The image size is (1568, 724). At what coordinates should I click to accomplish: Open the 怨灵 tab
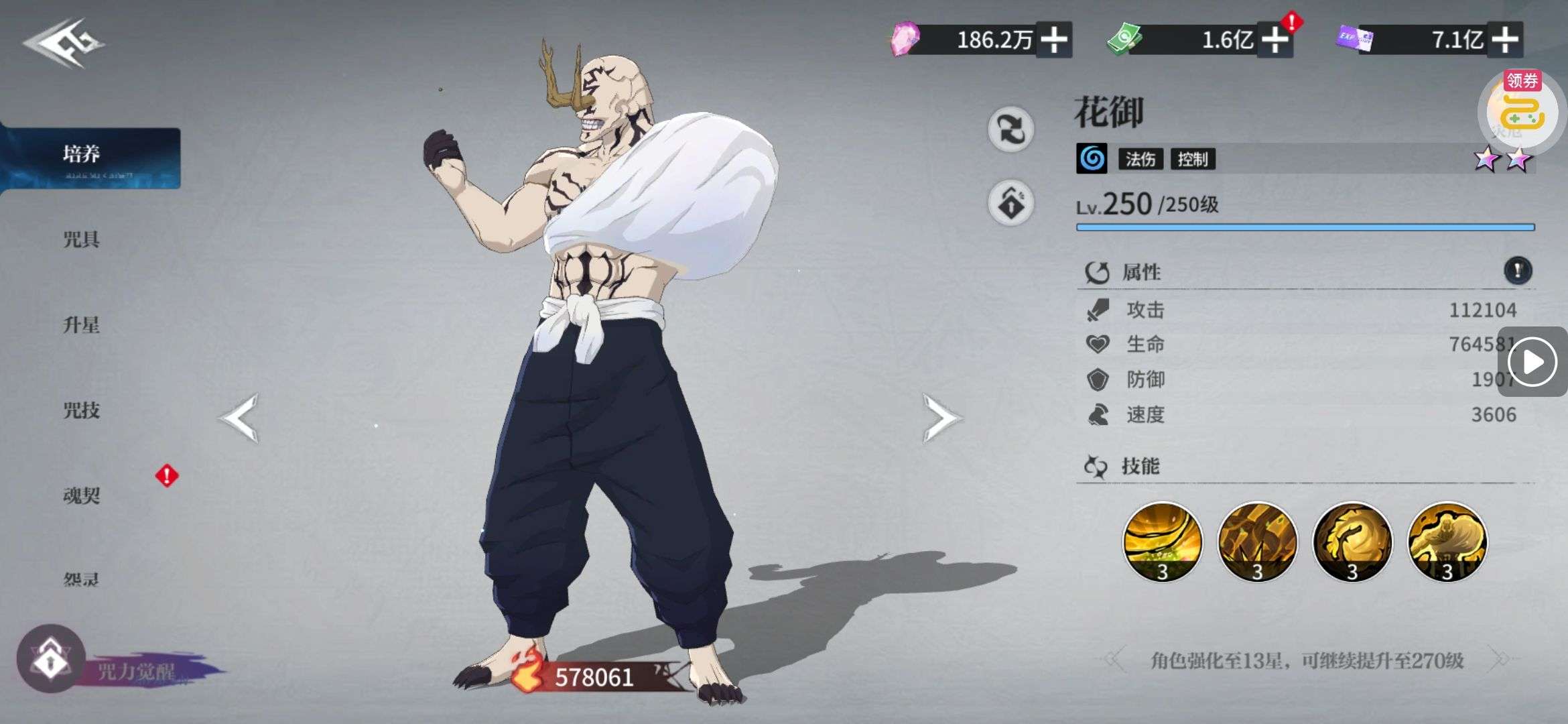click(82, 578)
